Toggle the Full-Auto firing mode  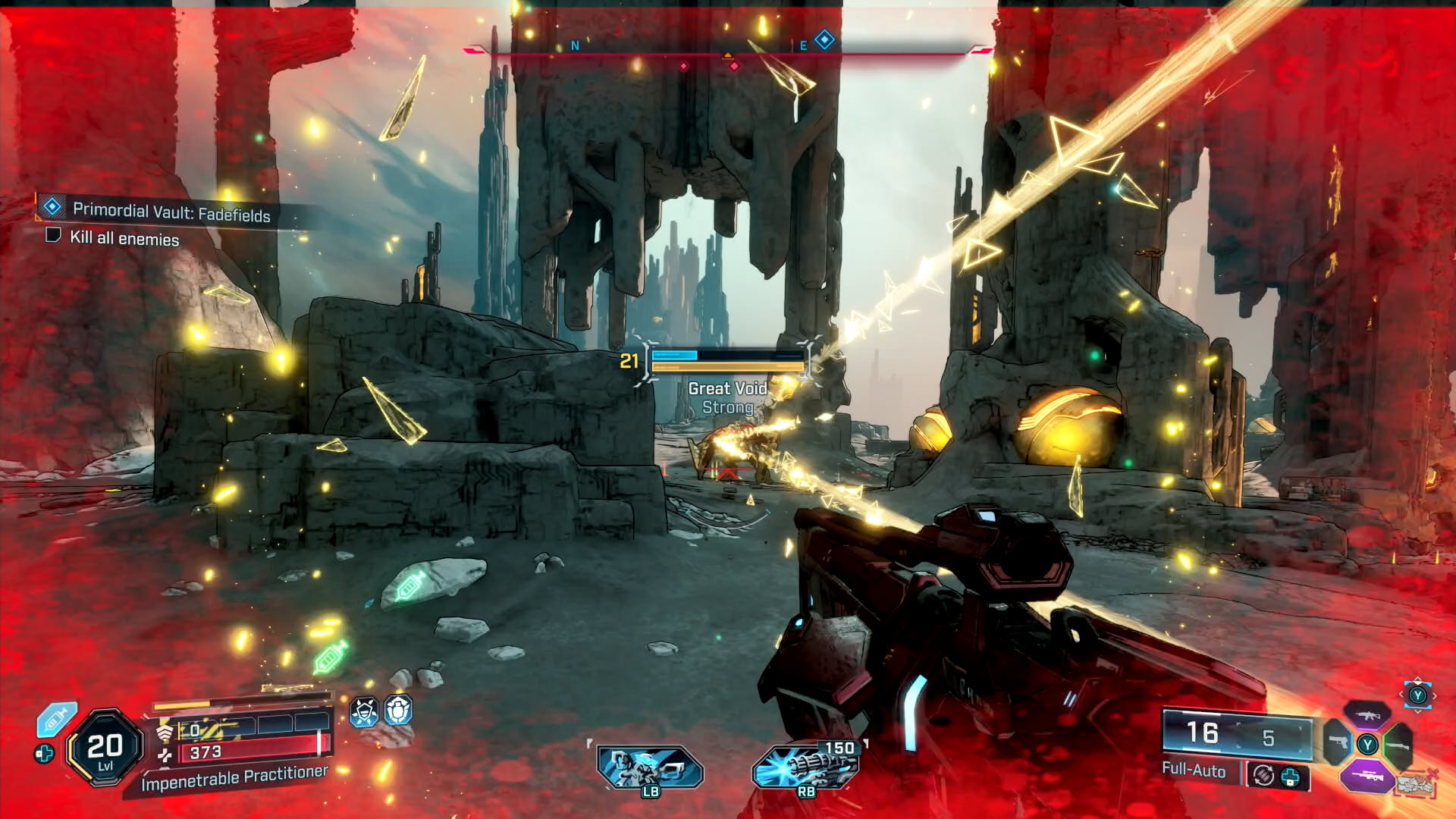click(x=1194, y=770)
